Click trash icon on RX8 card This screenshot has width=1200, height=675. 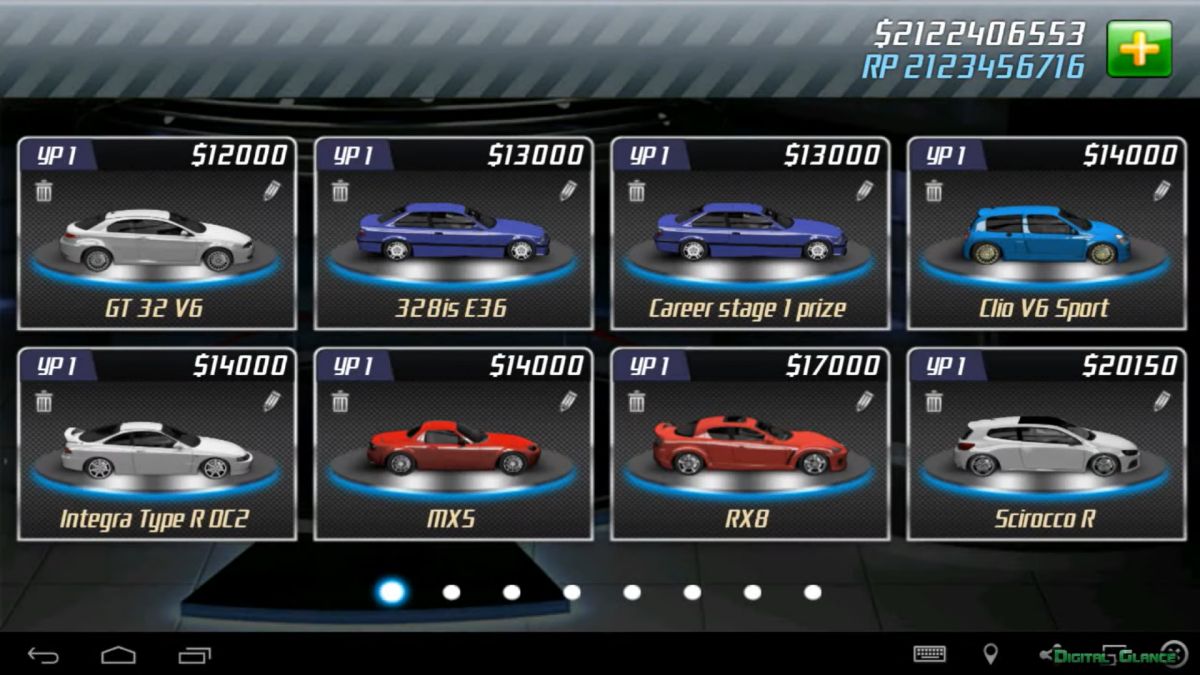click(x=637, y=401)
